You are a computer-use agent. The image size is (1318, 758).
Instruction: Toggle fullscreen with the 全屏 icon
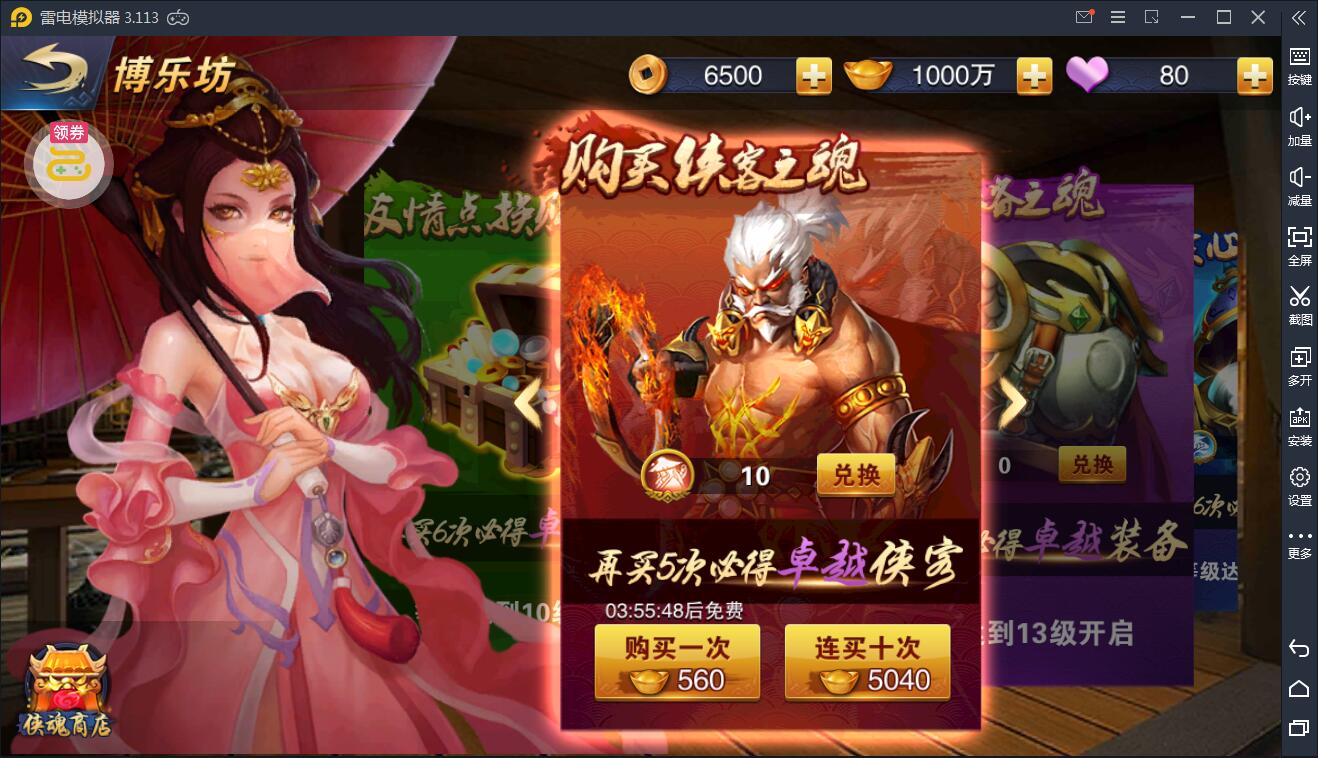(1300, 245)
